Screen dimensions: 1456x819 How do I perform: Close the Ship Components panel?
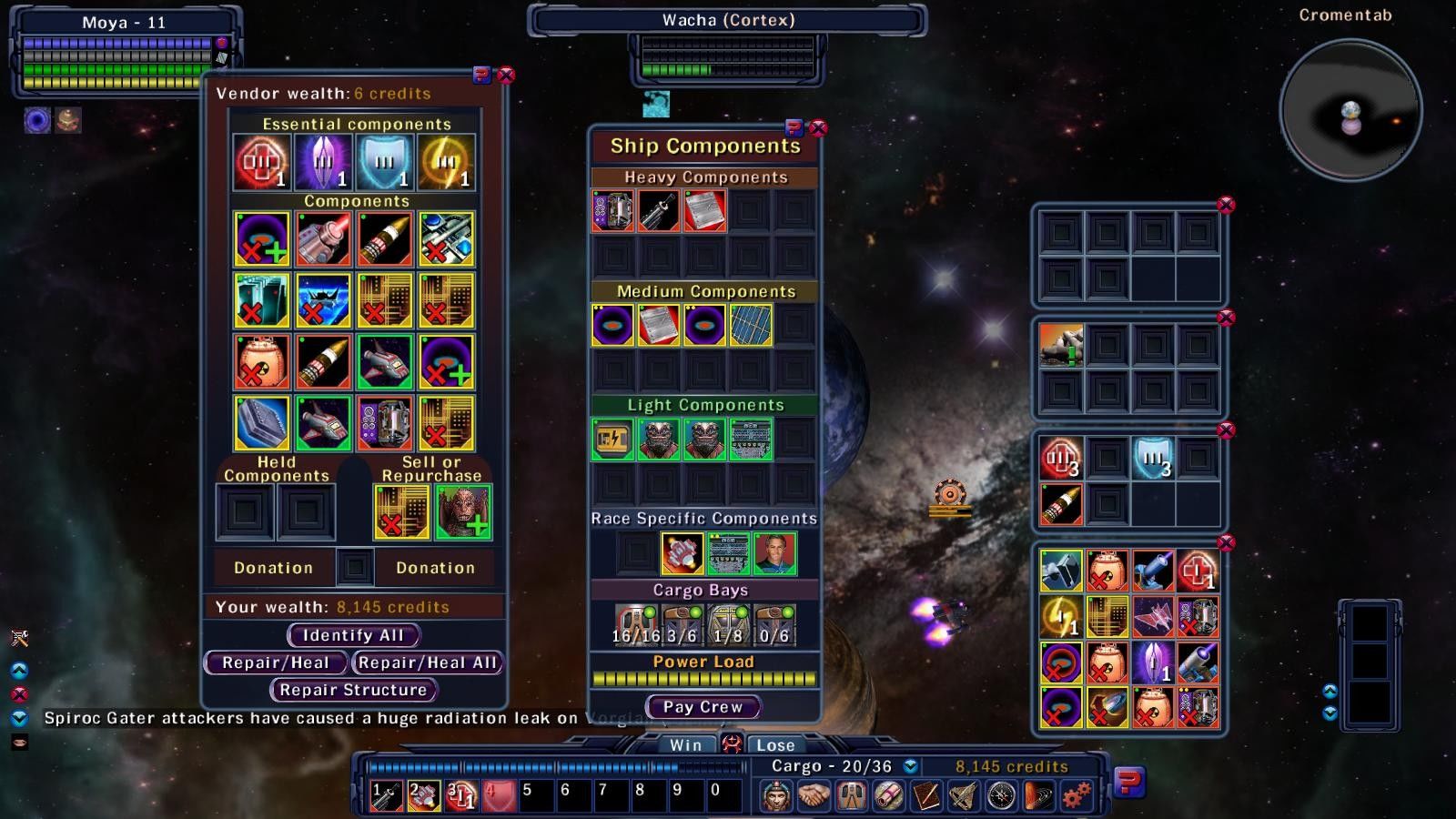(x=818, y=128)
